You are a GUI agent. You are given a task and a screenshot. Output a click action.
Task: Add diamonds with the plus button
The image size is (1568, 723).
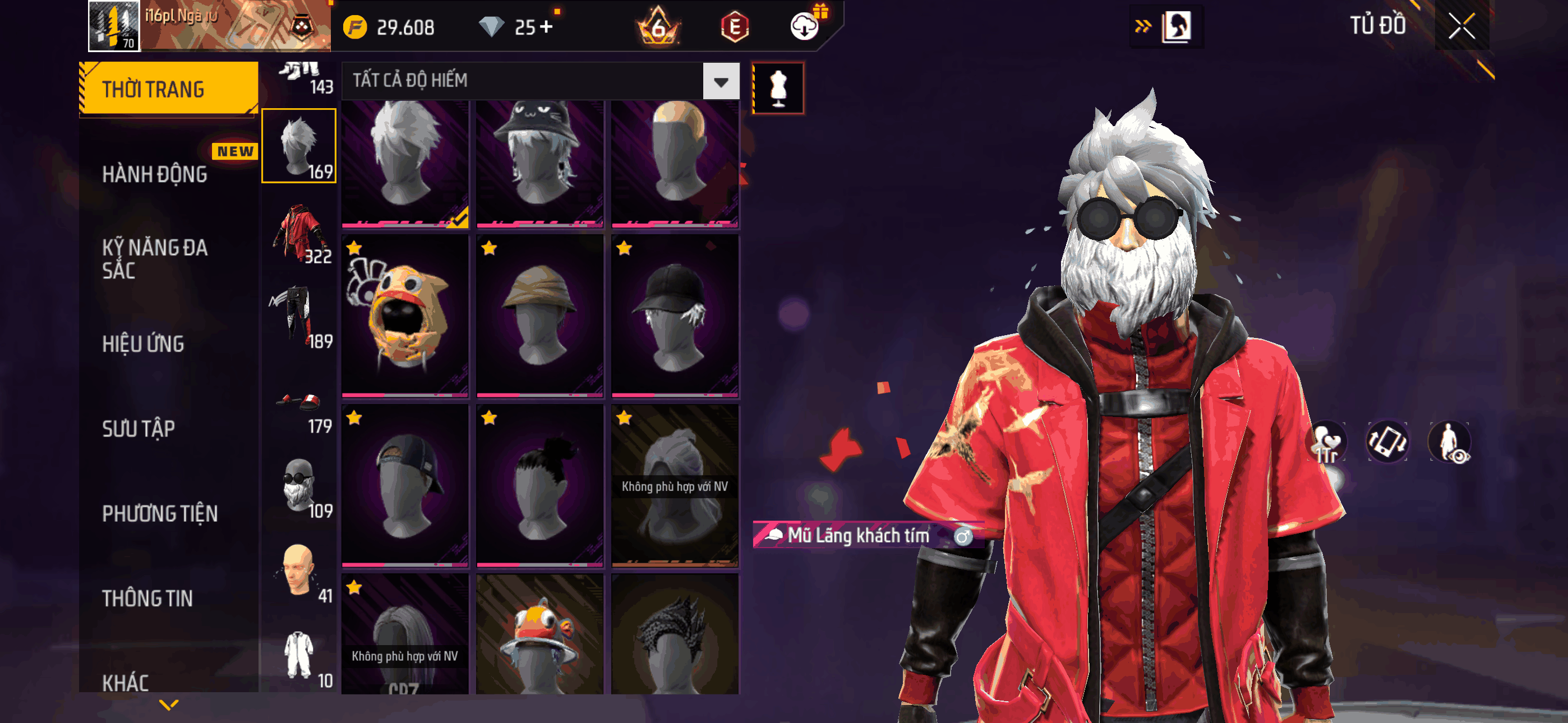tap(546, 27)
